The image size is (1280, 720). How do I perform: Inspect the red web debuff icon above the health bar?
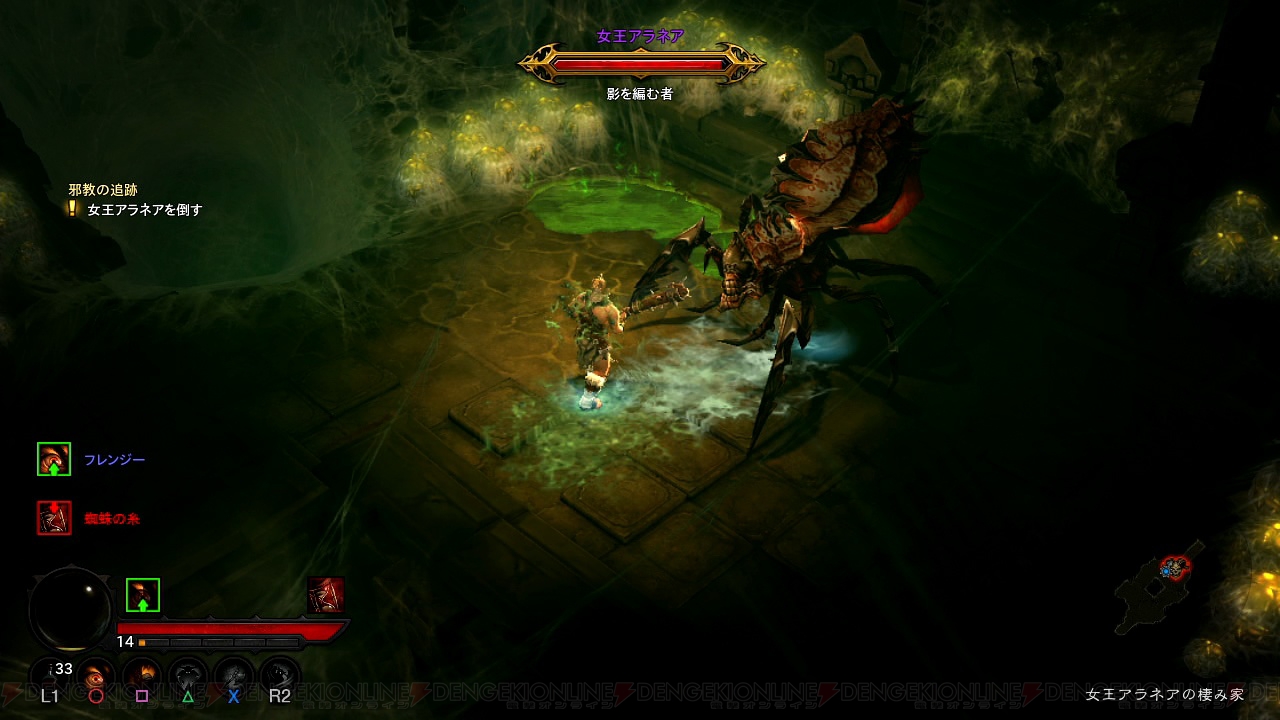tap(326, 594)
